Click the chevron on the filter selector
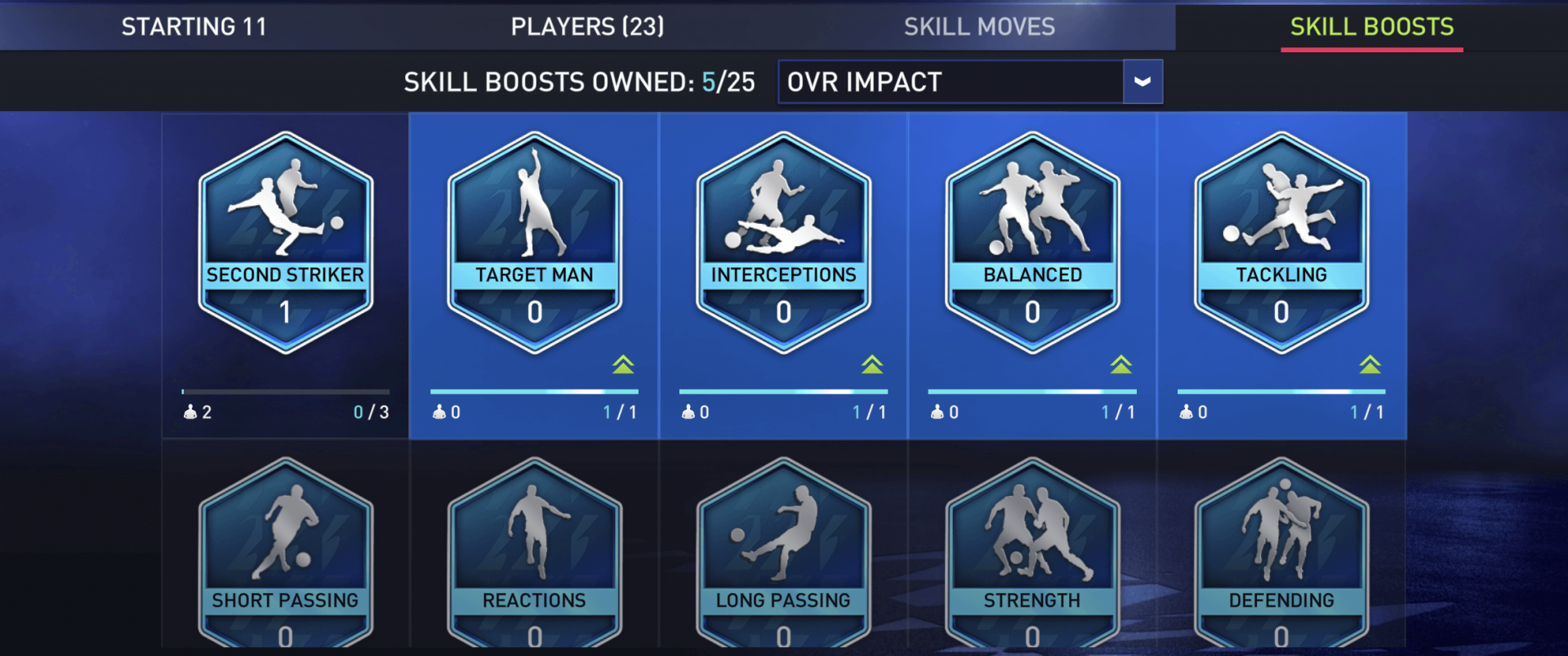This screenshot has height=656, width=1568. pyautogui.click(x=1143, y=82)
